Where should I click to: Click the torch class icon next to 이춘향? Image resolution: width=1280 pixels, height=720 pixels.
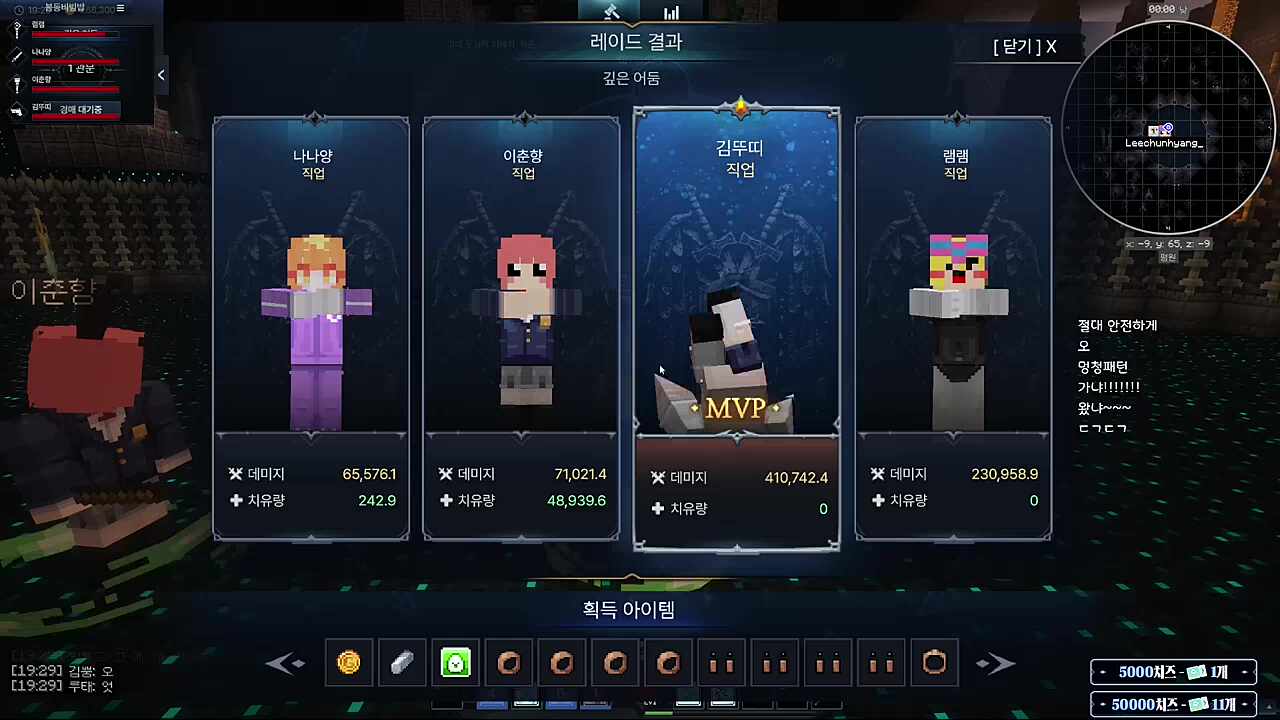point(17,85)
